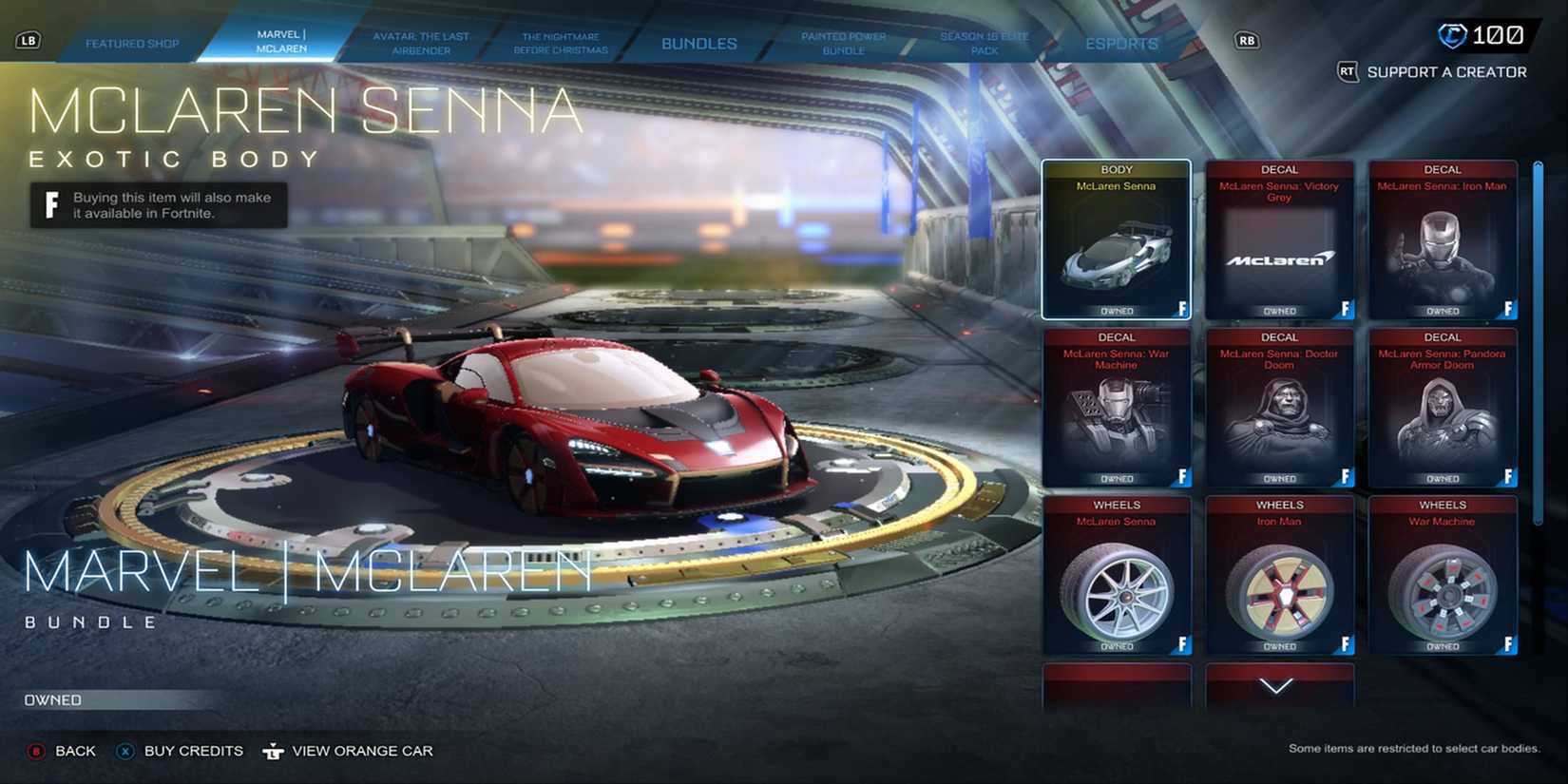The width and height of the screenshot is (1568, 784).
Task: Select the War Machine wheels tile
Action: [x=1443, y=574]
